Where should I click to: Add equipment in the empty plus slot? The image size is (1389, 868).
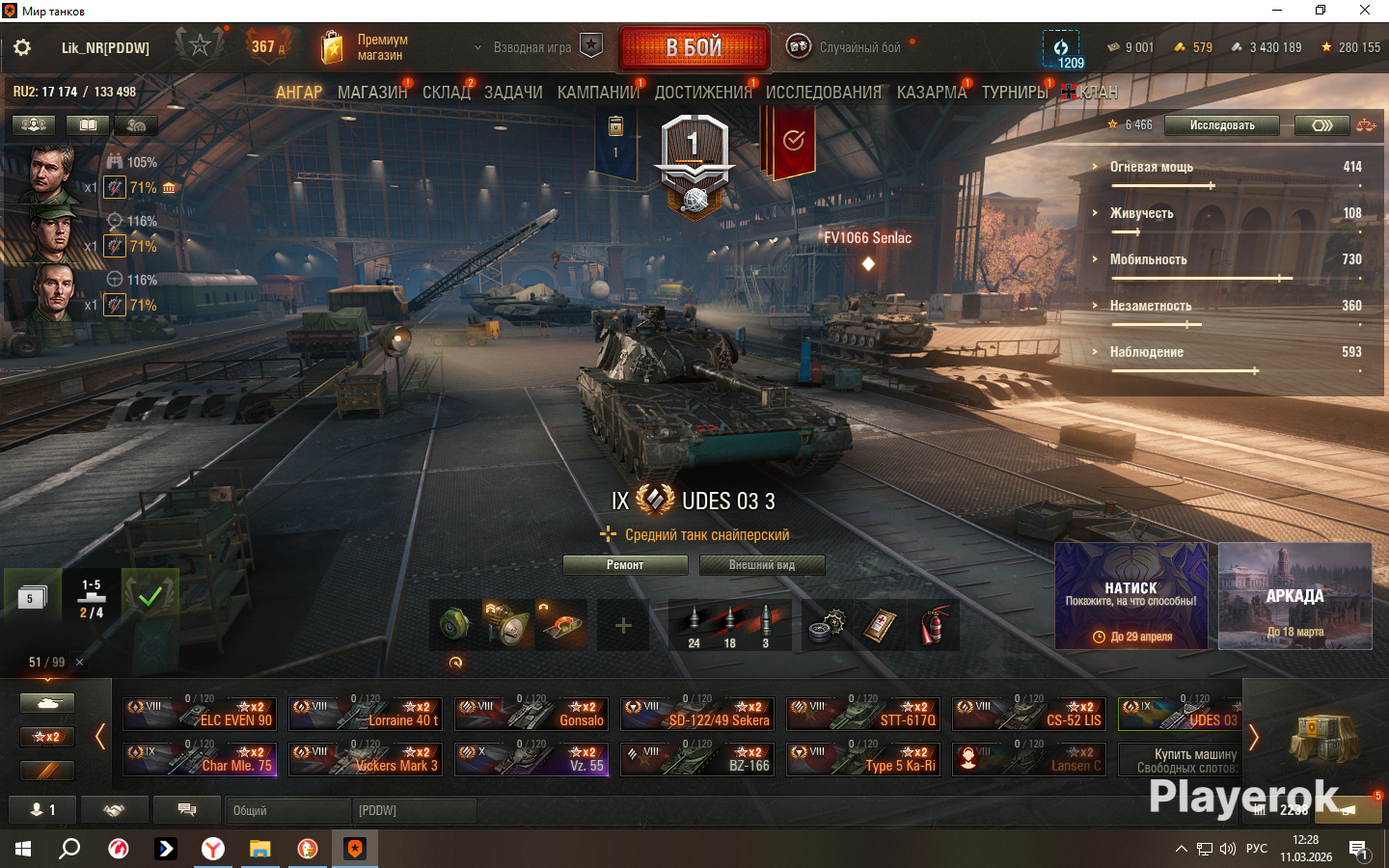click(x=623, y=626)
